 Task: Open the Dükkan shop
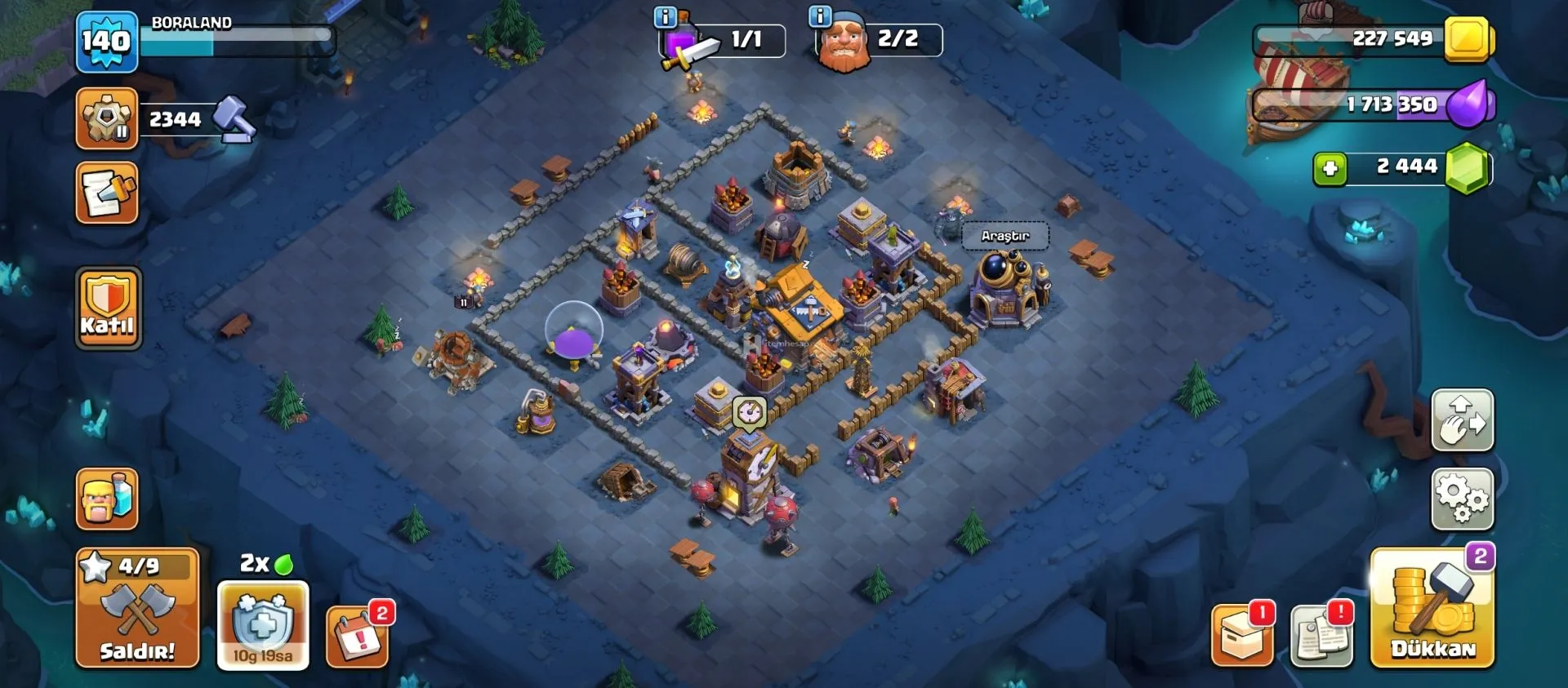point(1432,609)
